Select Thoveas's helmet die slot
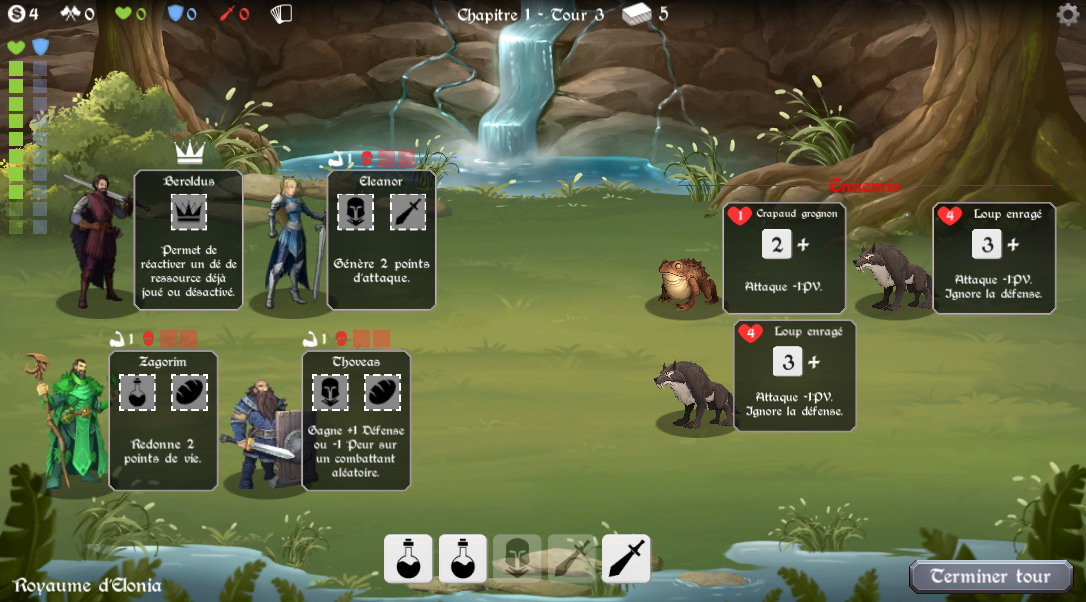 point(330,393)
